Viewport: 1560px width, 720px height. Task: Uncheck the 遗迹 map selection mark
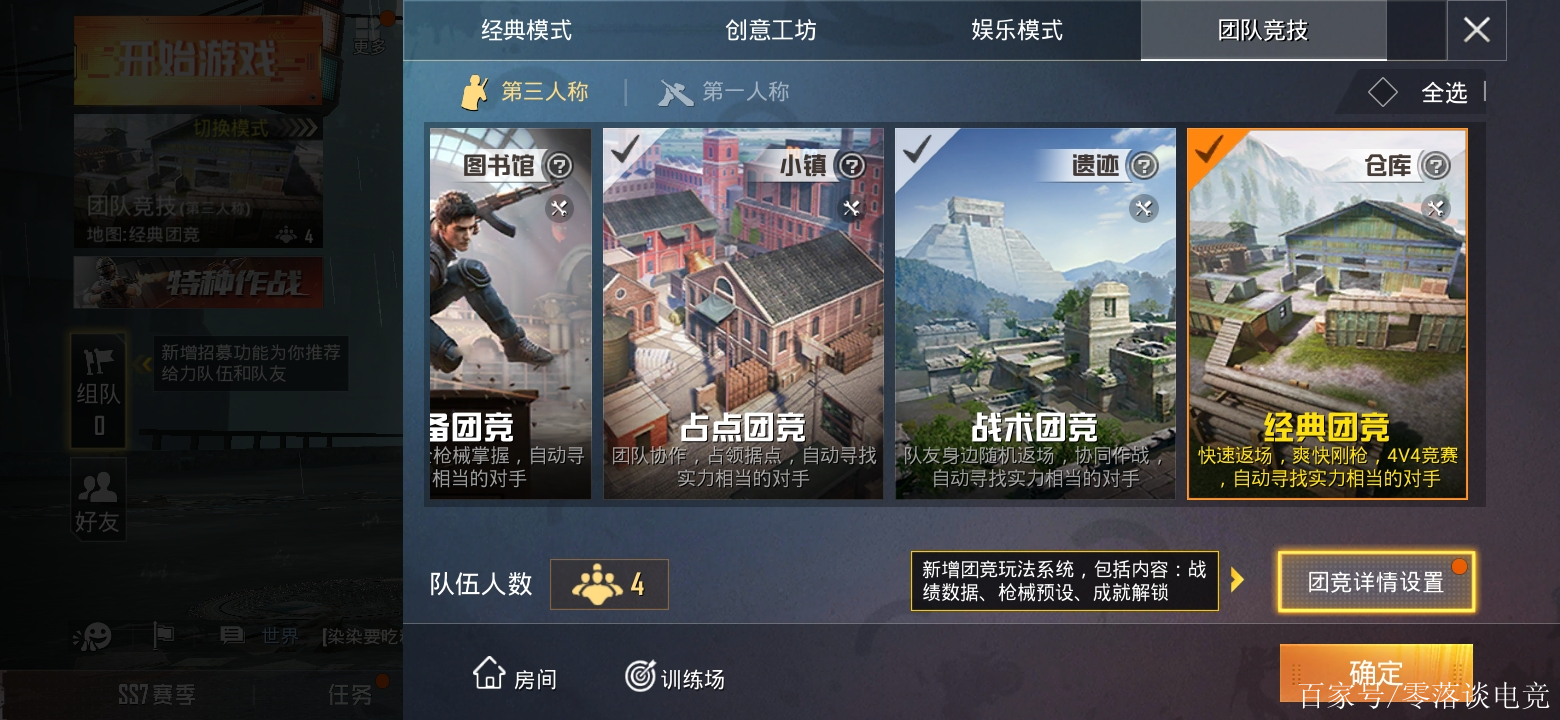point(915,148)
